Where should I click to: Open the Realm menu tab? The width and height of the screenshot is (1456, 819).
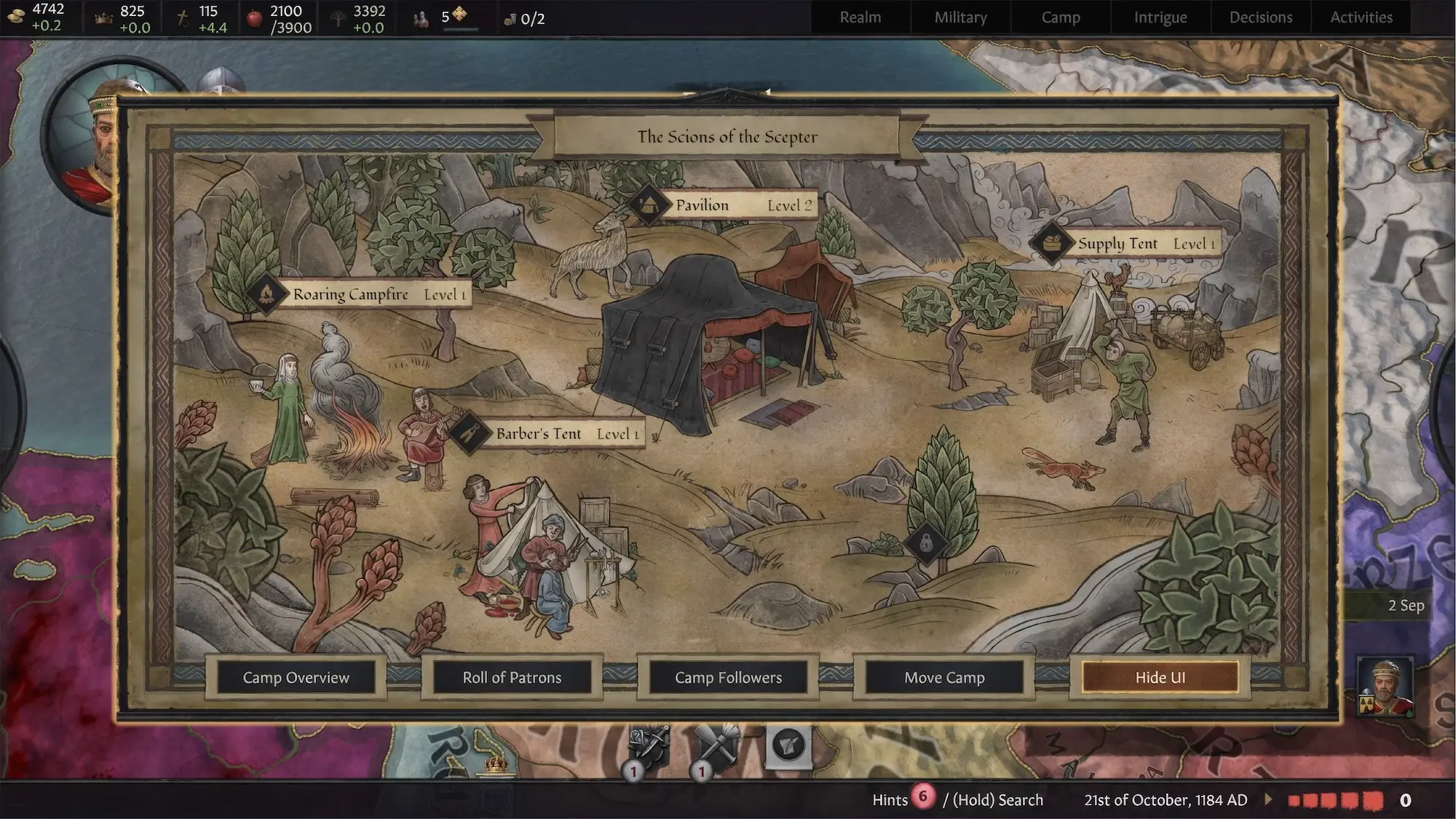(860, 17)
